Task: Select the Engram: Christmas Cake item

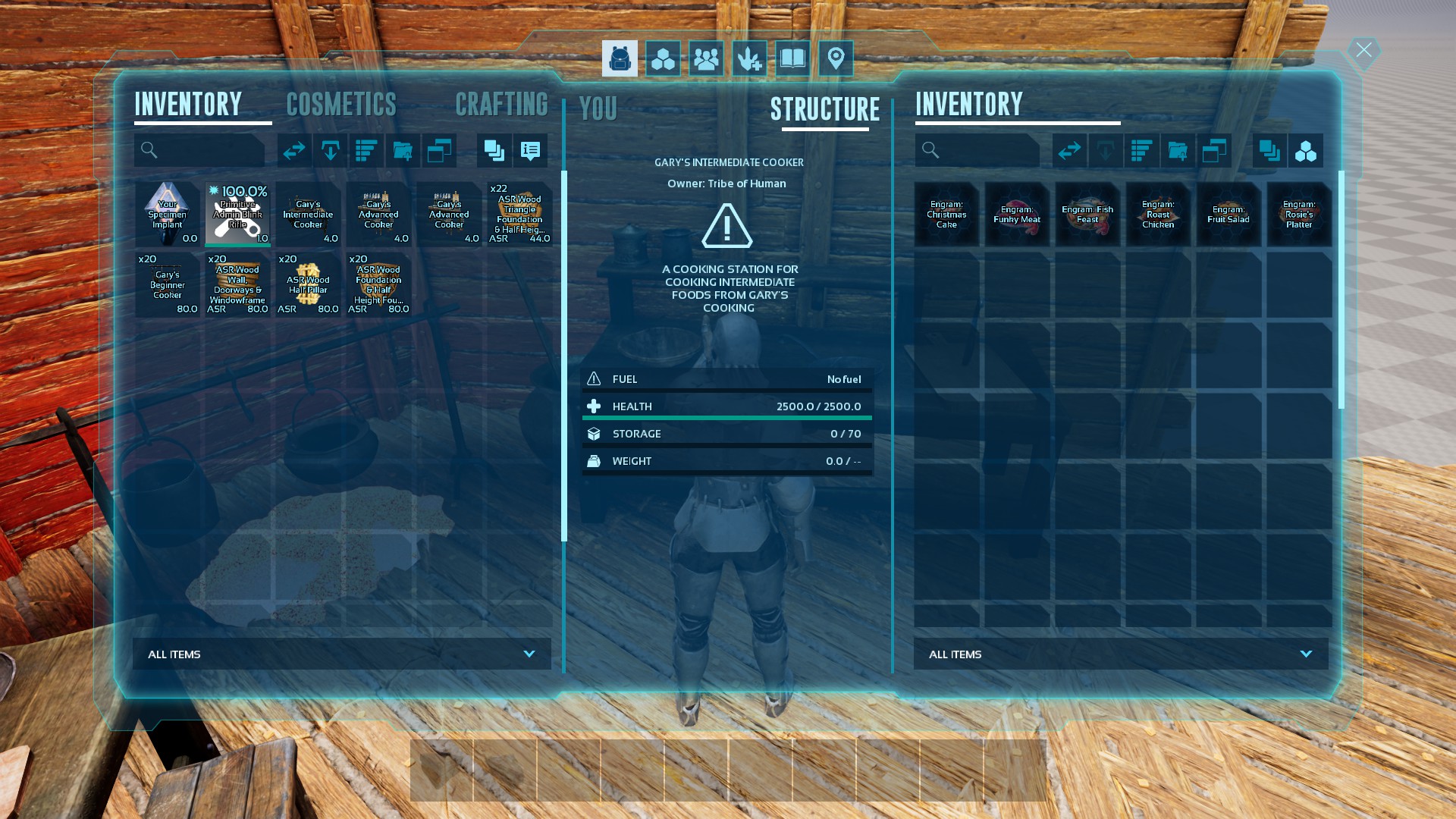Action: click(x=946, y=215)
